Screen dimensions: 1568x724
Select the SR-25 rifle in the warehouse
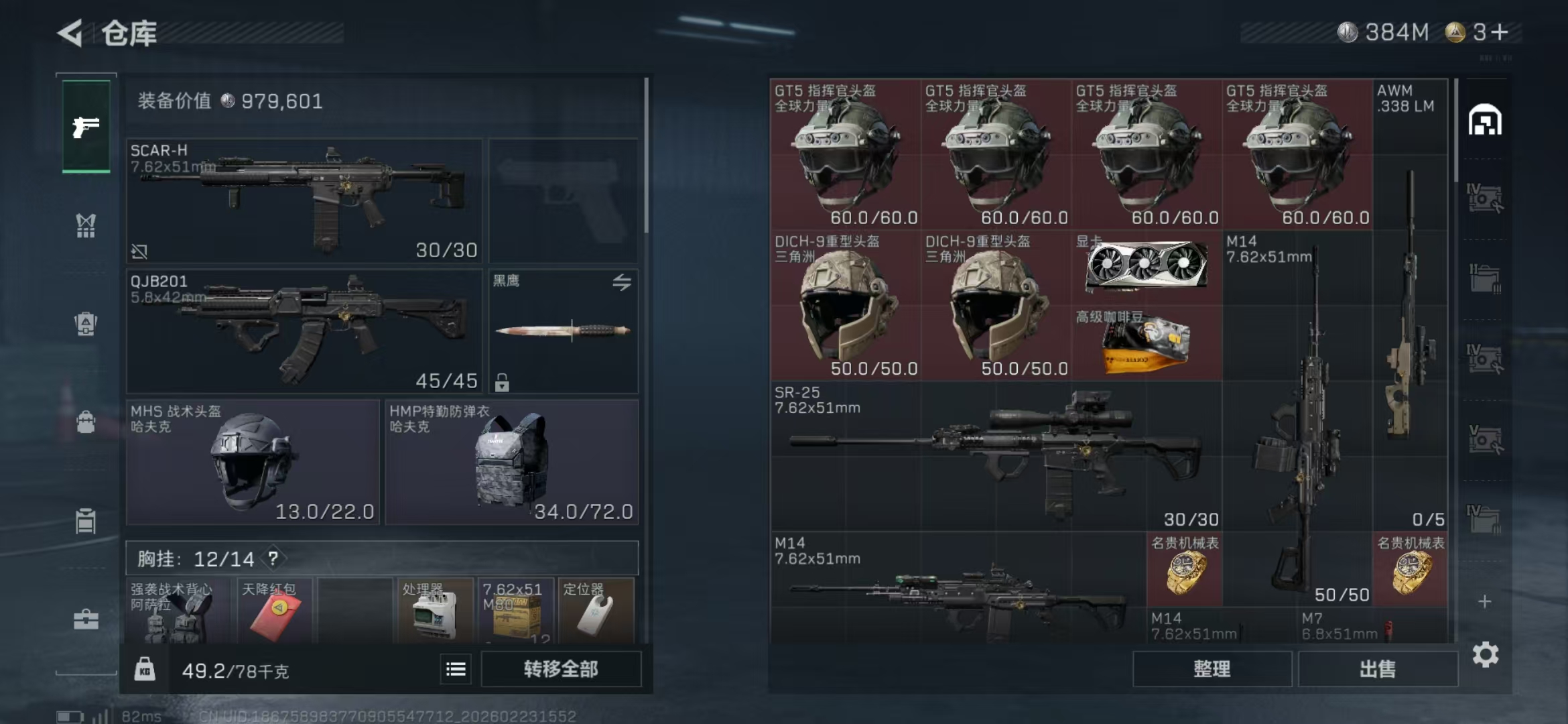(x=996, y=456)
